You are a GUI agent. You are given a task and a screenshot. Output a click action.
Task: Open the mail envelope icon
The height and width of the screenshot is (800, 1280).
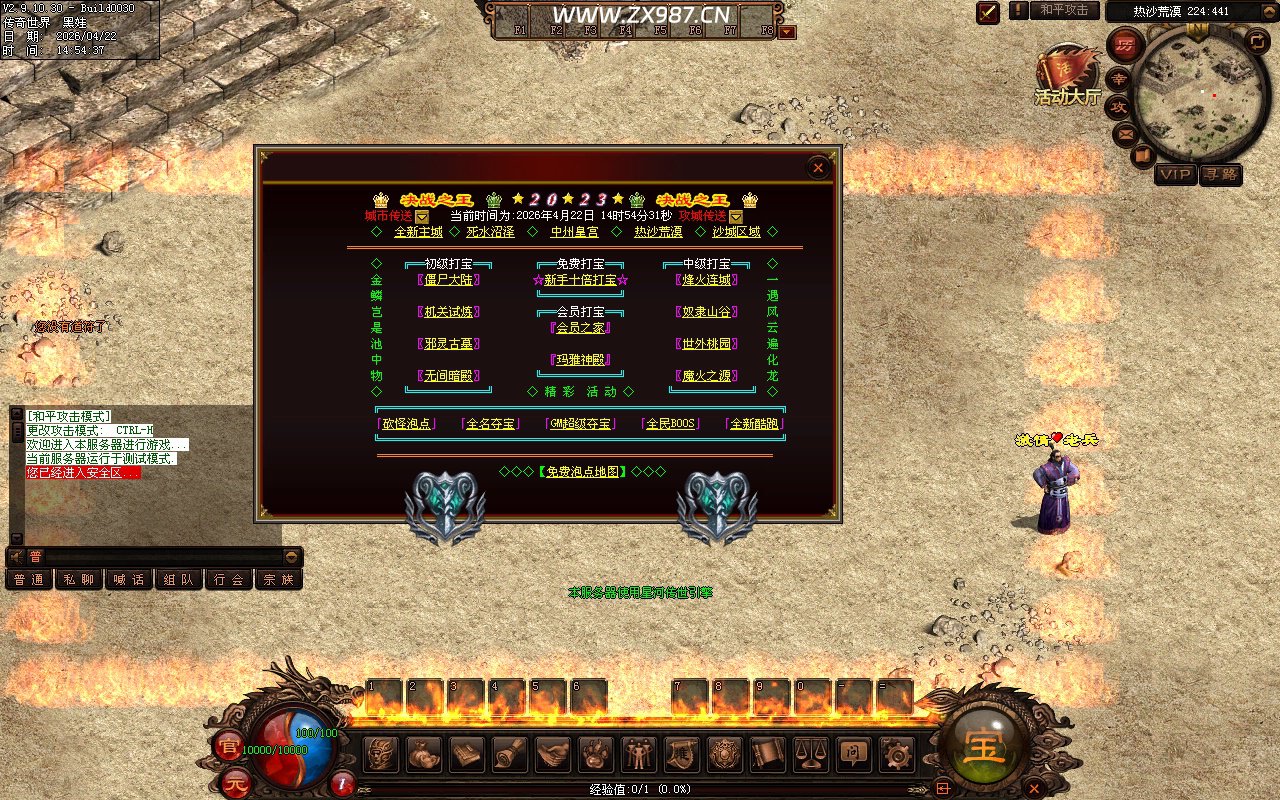(1125, 132)
